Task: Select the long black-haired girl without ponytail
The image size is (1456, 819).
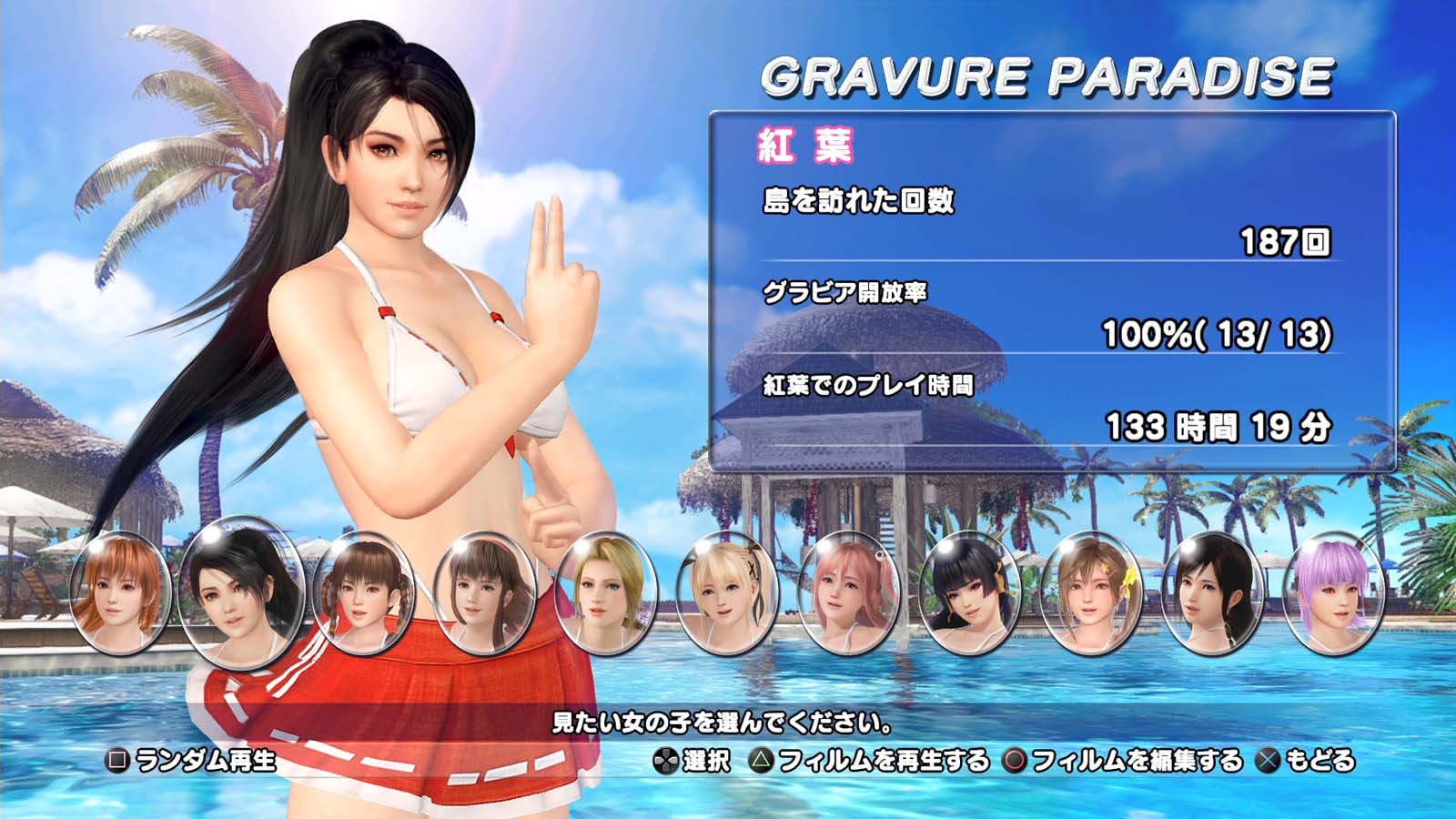Action: pos(1213,591)
